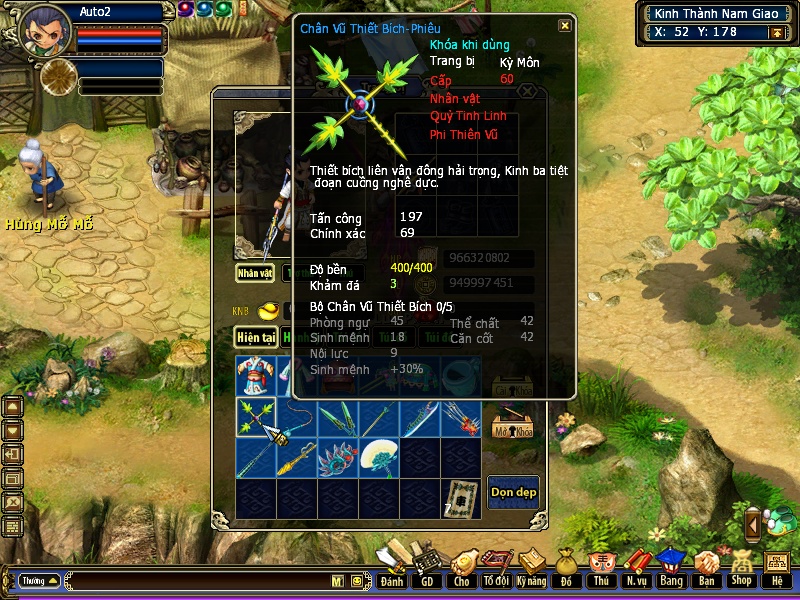The image size is (800, 600).
Task: Pick the white fan item in inventory
Action: [378, 457]
